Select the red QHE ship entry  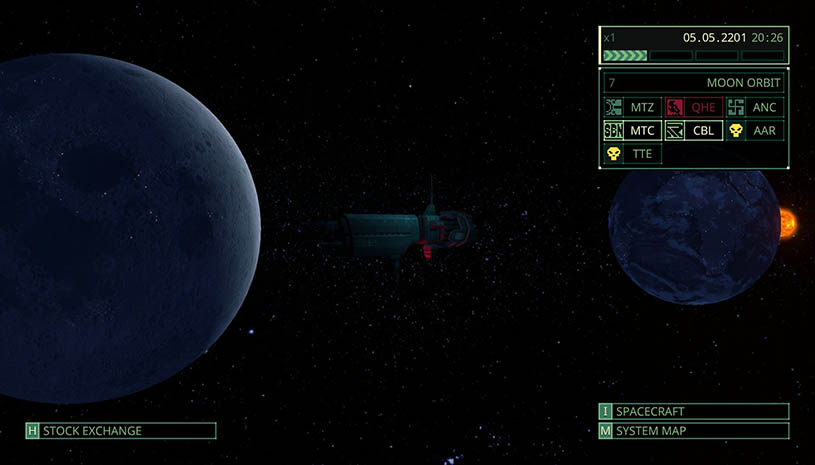[693, 107]
